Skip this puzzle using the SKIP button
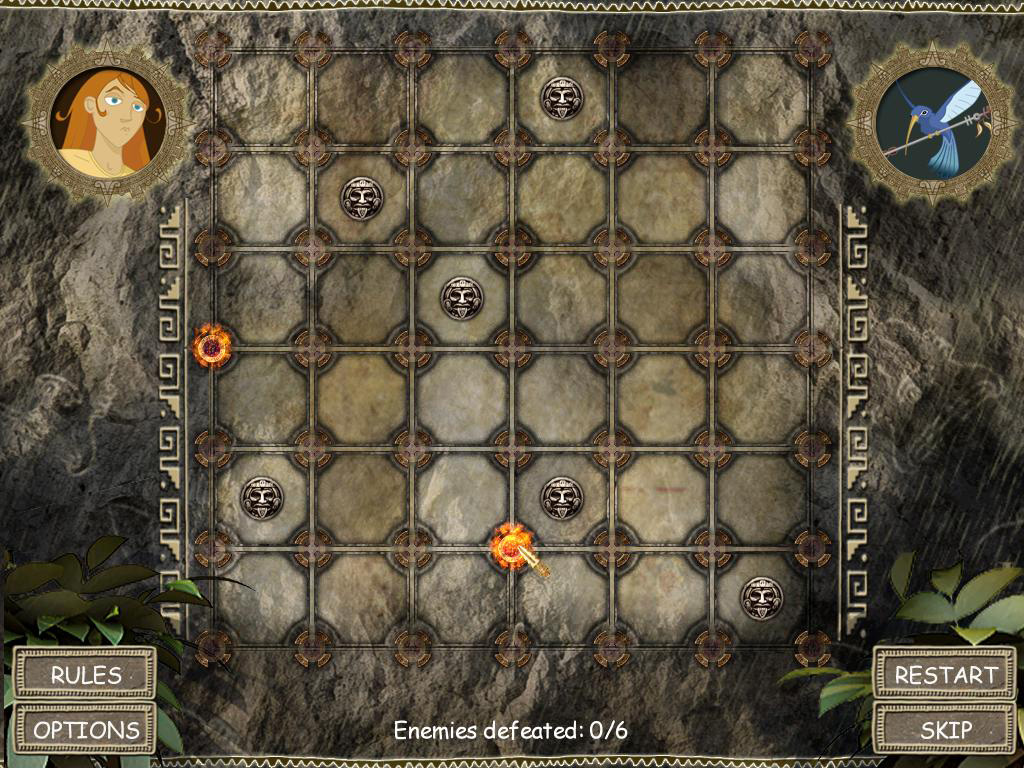 pos(945,729)
